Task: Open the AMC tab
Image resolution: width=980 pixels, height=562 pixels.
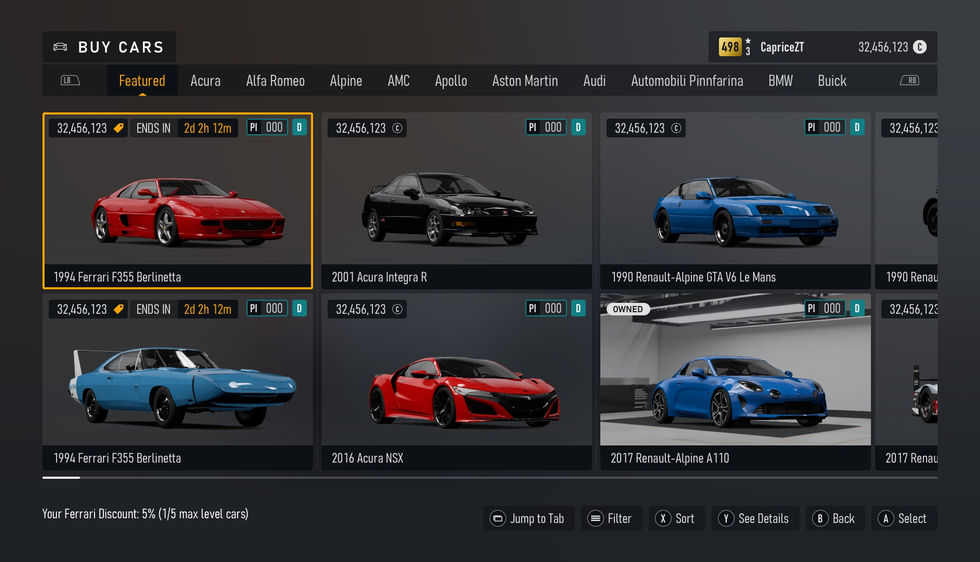Action: pyautogui.click(x=399, y=81)
